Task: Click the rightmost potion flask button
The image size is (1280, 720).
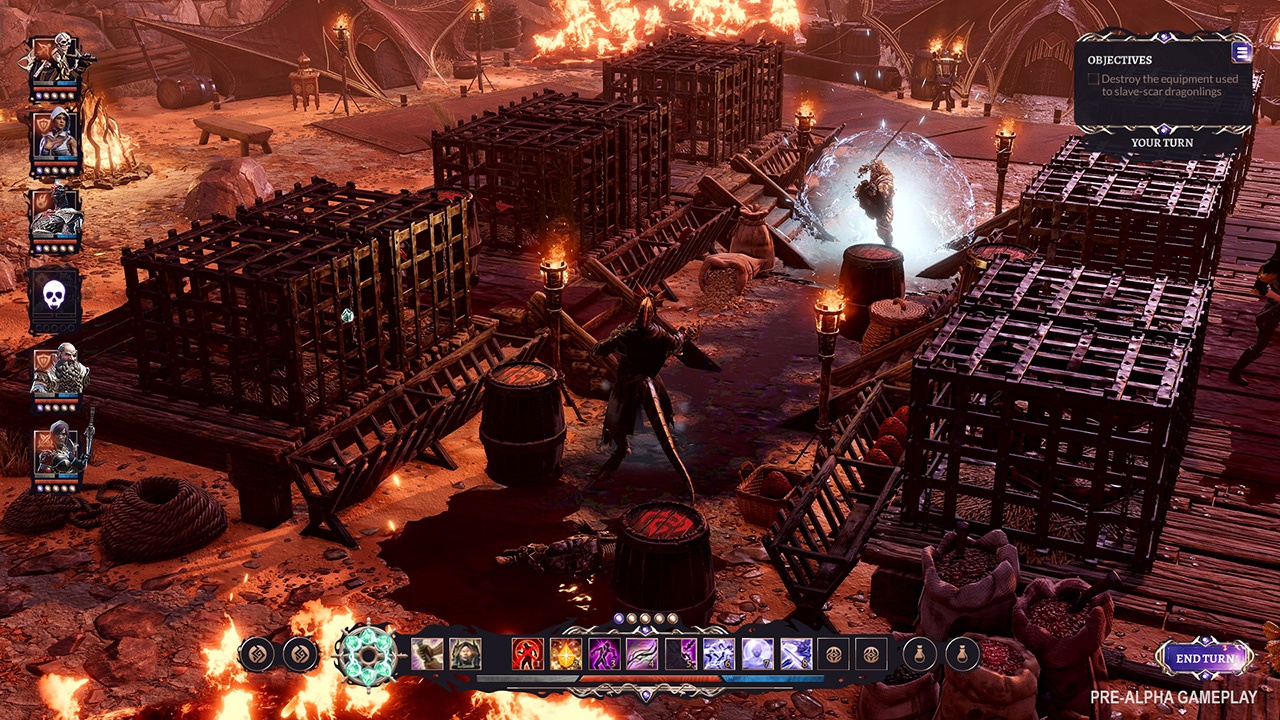Action: 962,654
